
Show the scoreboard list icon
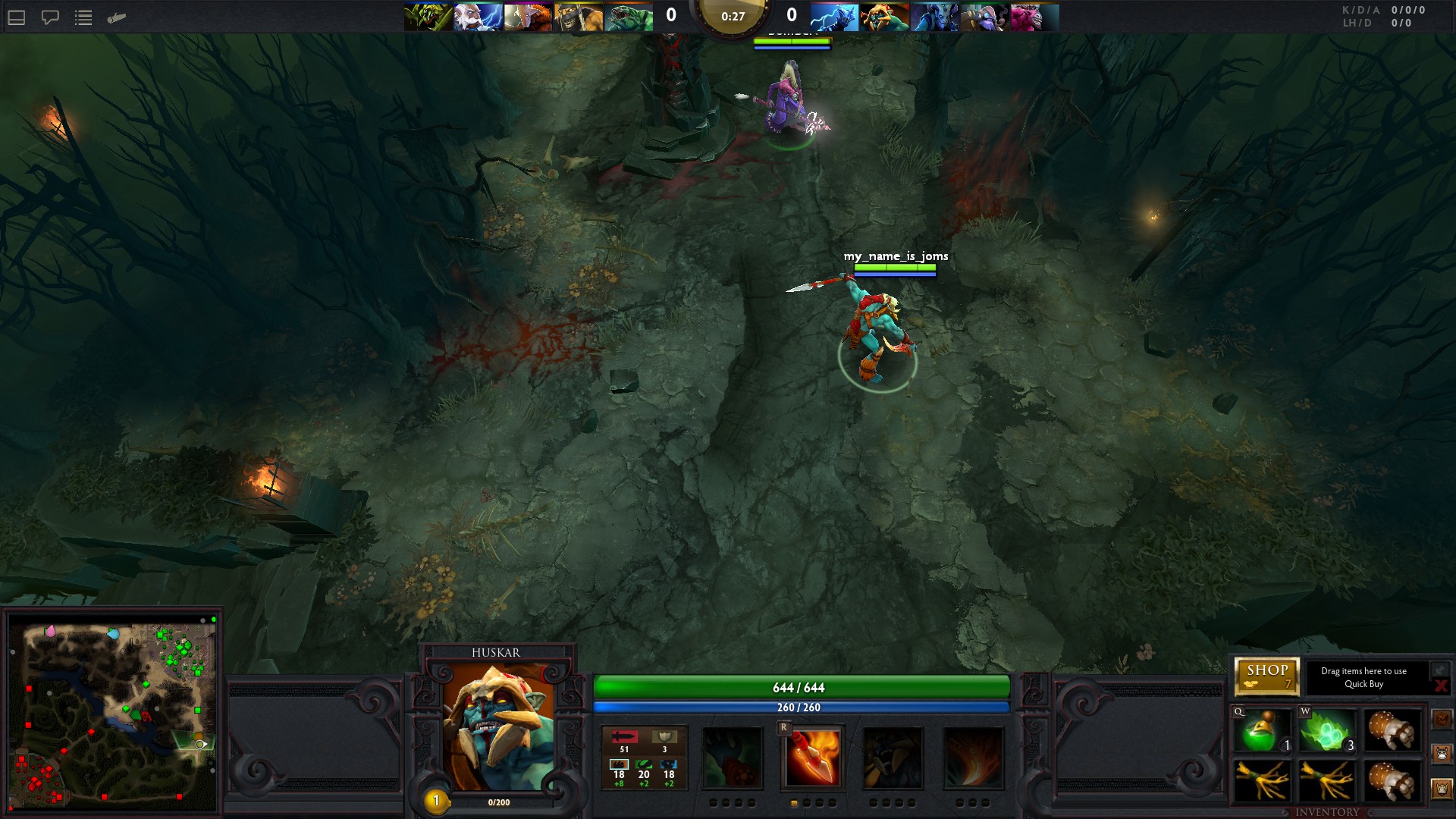pos(83,17)
